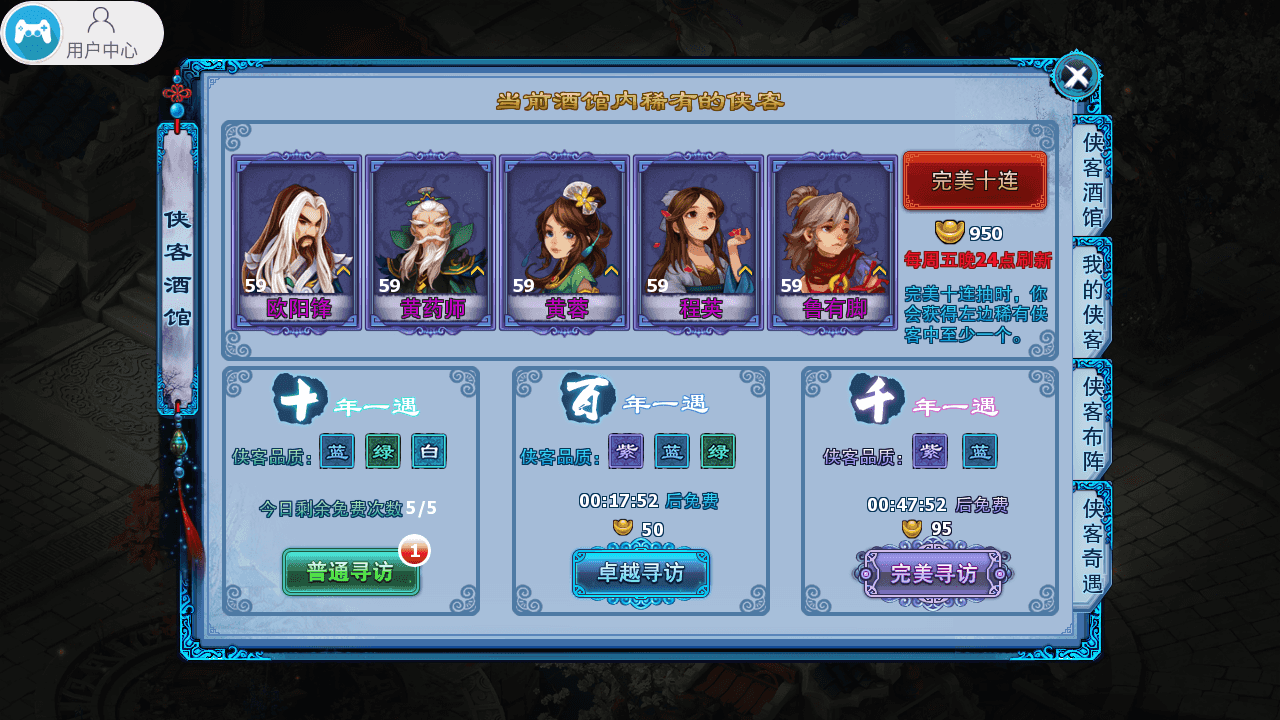Pick the 黄蓉 hero card
The width and height of the screenshot is (1280, 720).
click(x=565, y=242)
